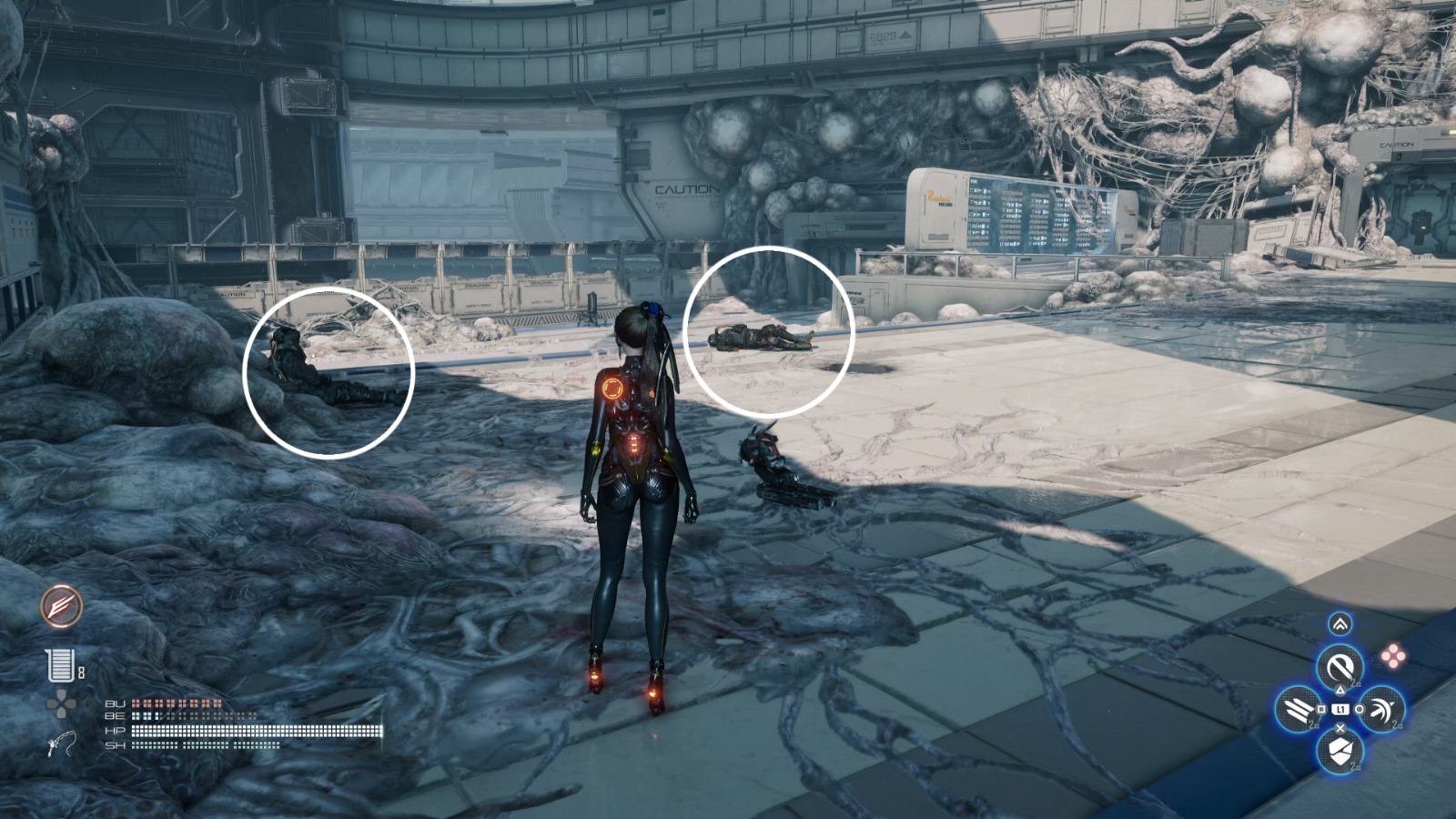Click the Square button glyph in skill wheel

pyautogui.click(x=1320, y=709)
